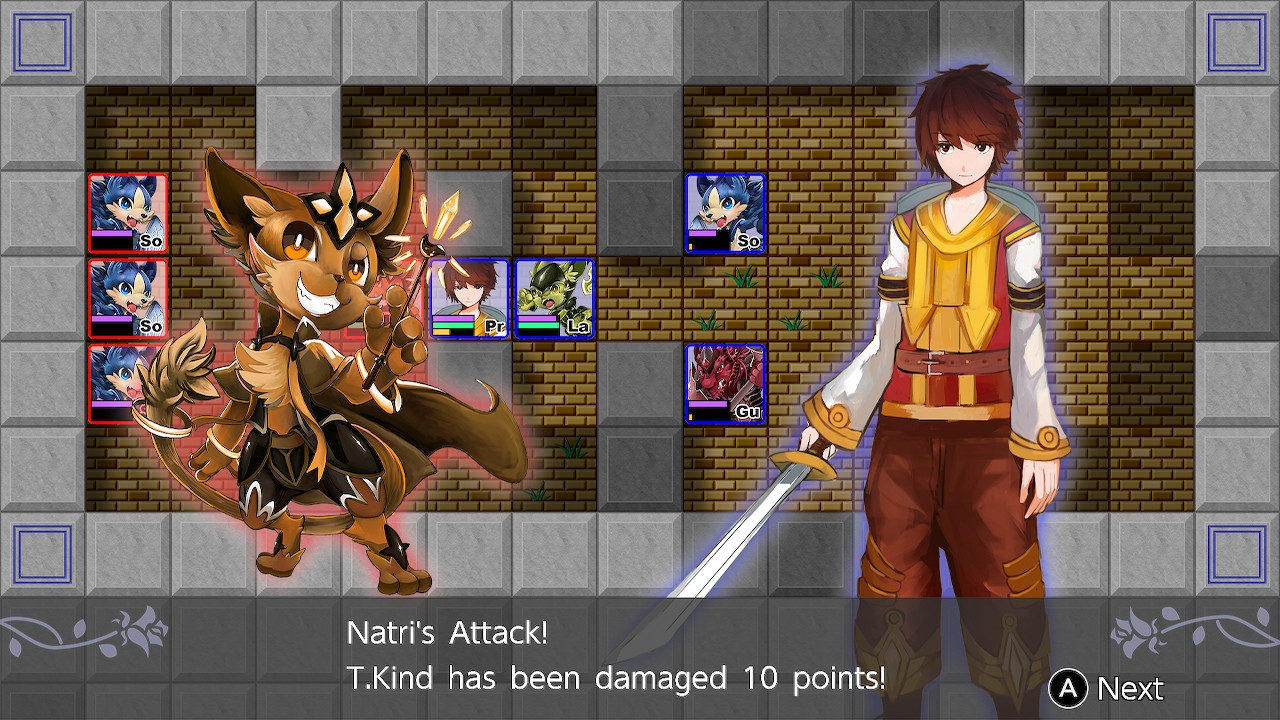Select the Pr hero unit portrait
The image size is (1280, 720).
pyautogui.click(x=470, y=297)
